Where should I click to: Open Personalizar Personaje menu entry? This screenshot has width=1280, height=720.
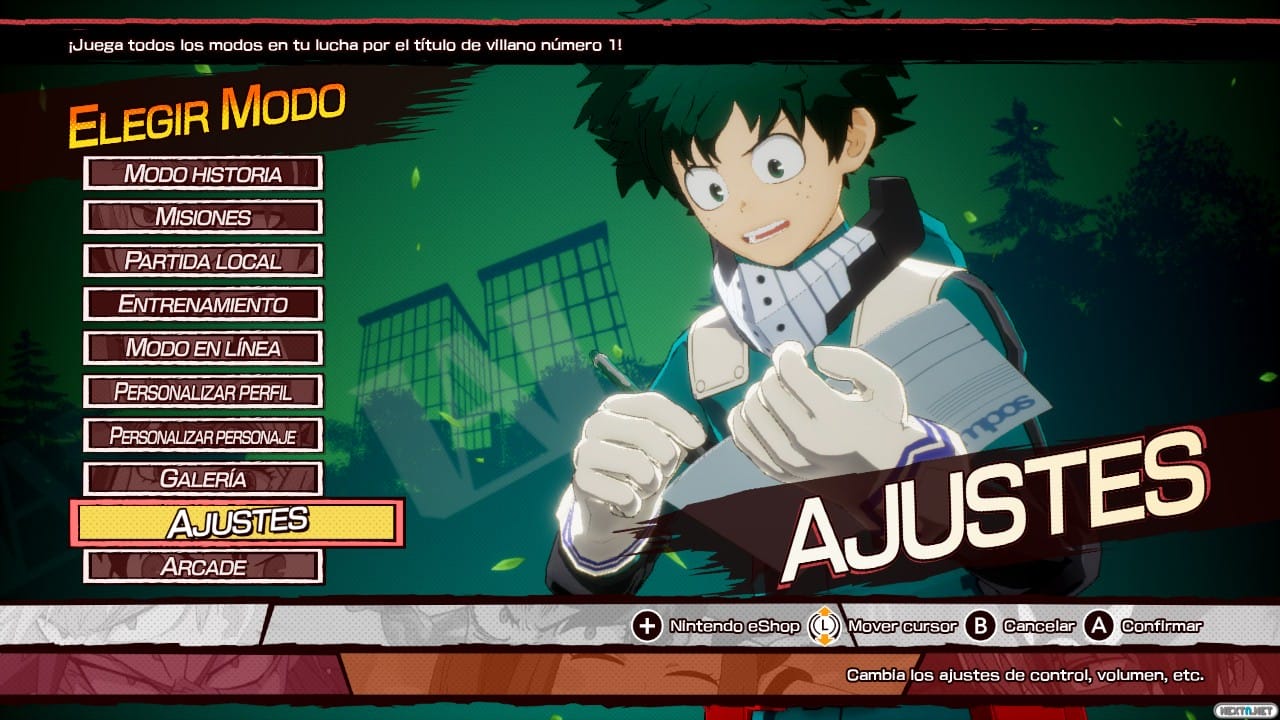tap(203, 435)
